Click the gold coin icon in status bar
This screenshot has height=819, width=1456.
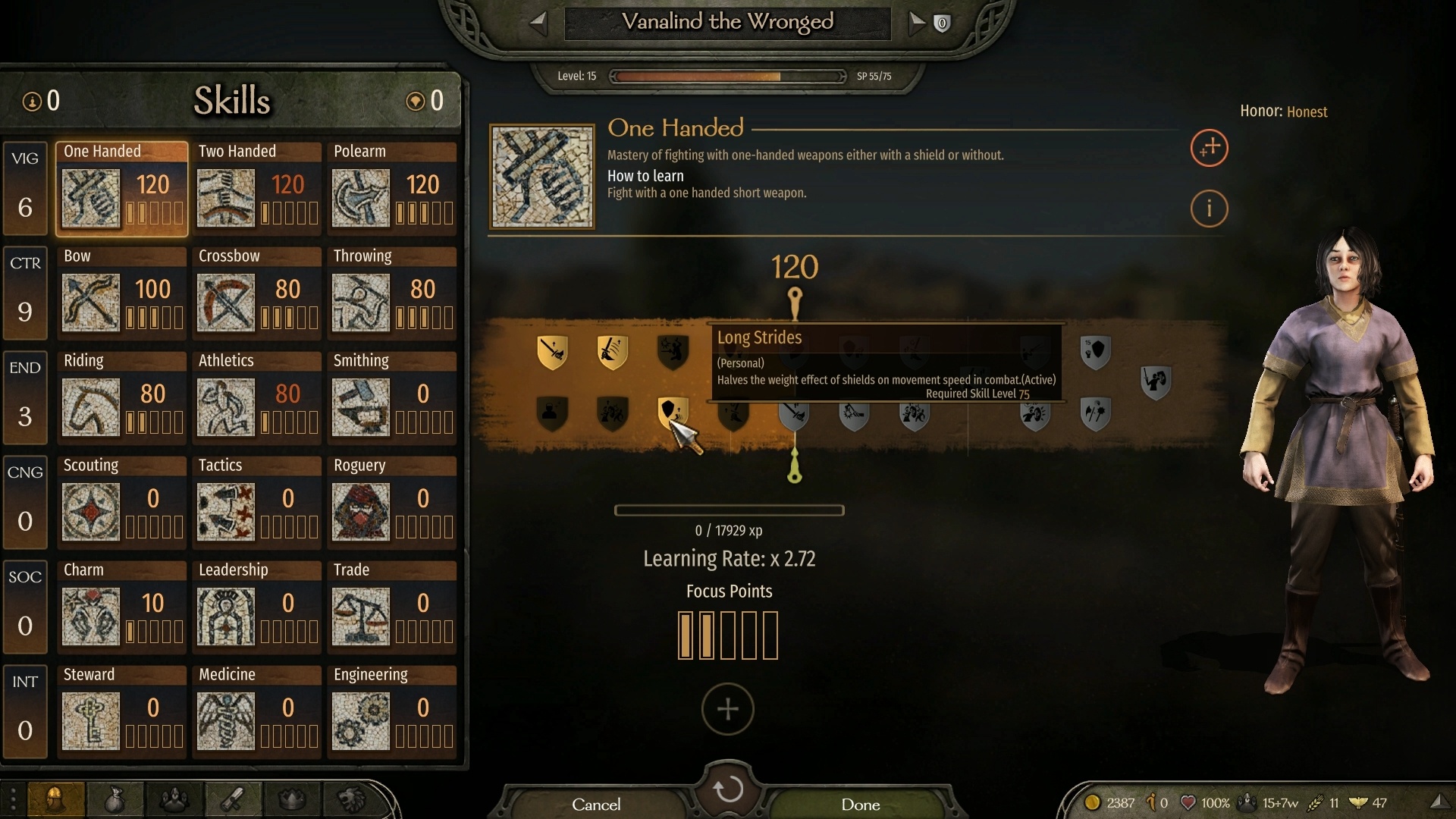point(1094,802)
